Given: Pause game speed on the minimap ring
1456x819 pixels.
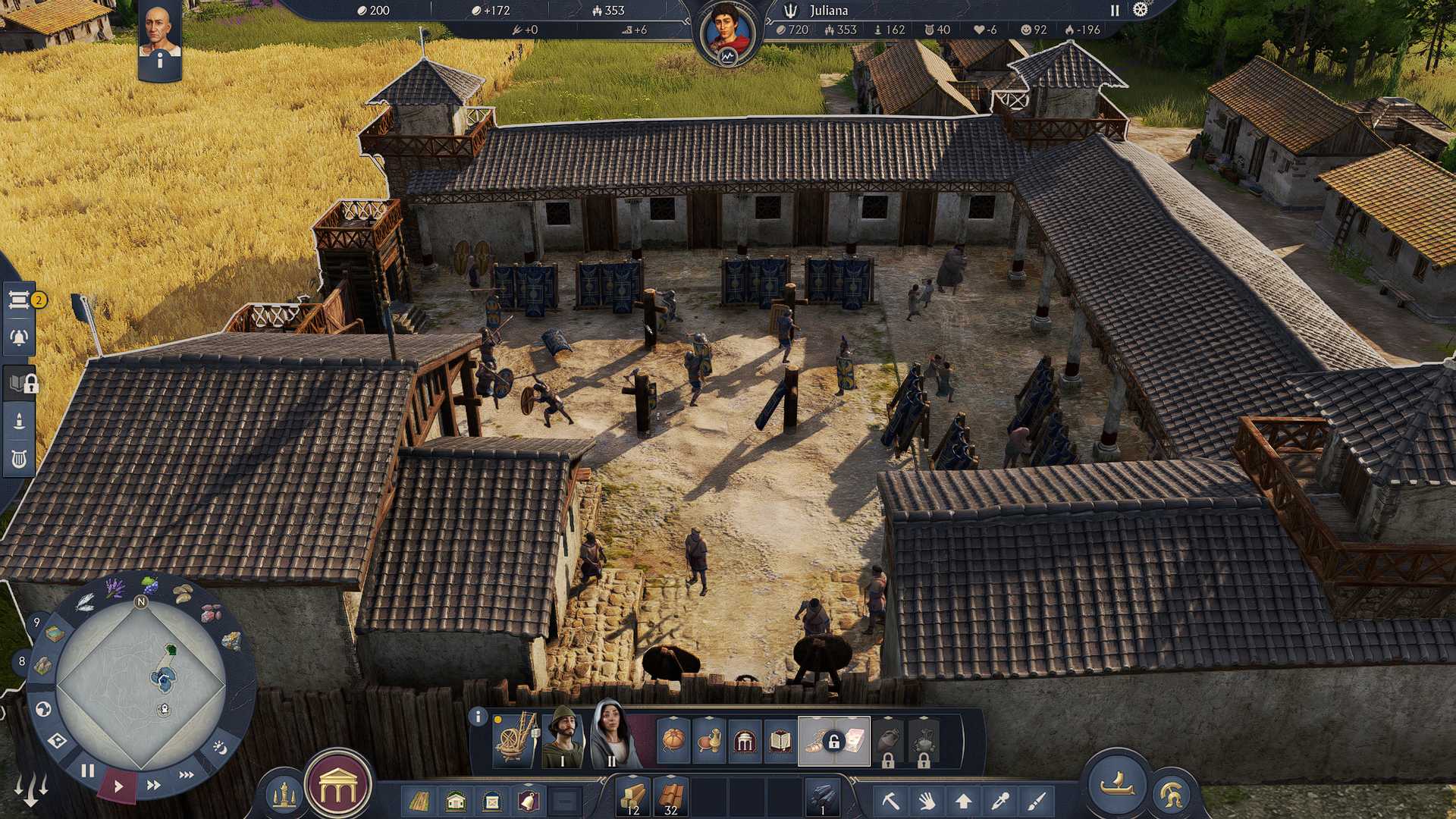Looking at the screenshot, I should (x=88, y=770).
